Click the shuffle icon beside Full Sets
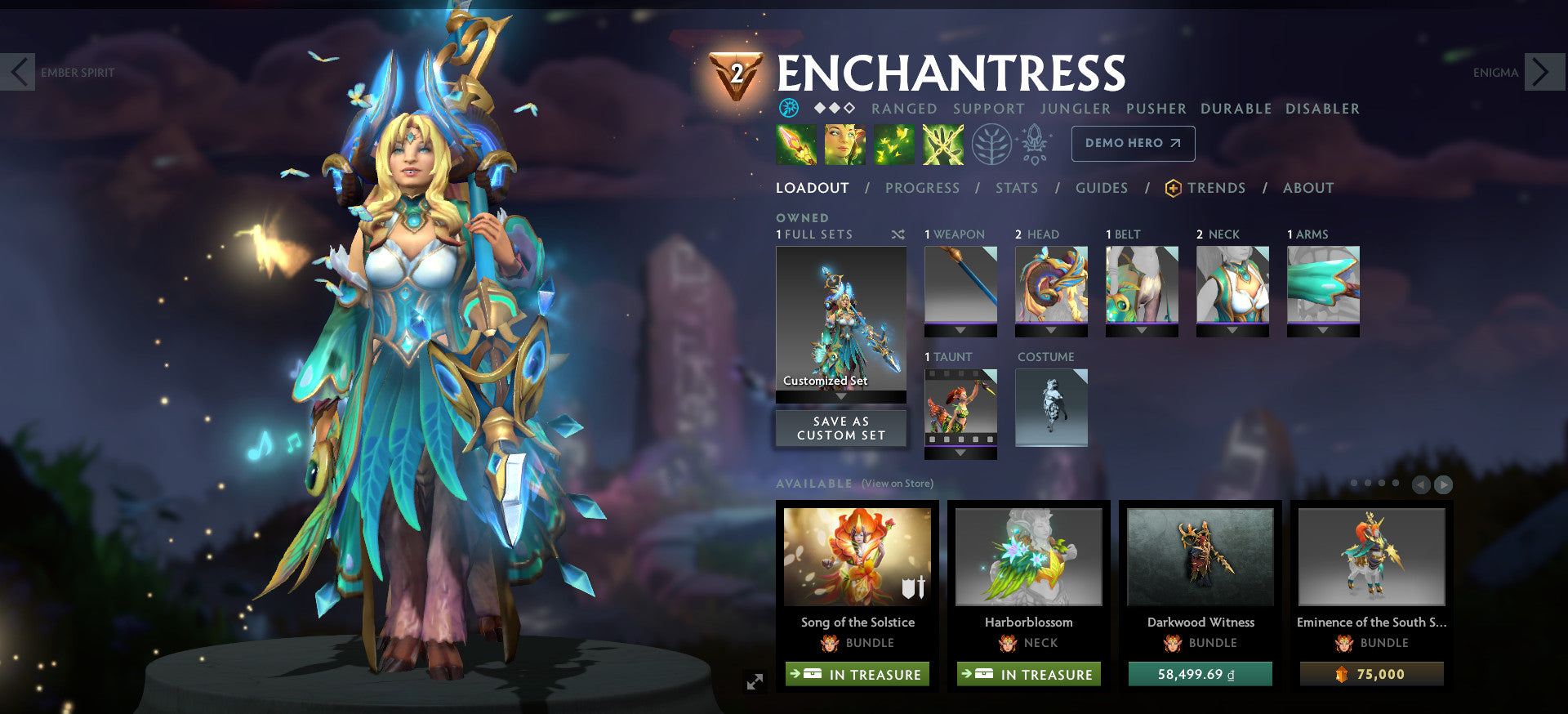Screen dimensions: 1568x714 (x=898, y=234)
